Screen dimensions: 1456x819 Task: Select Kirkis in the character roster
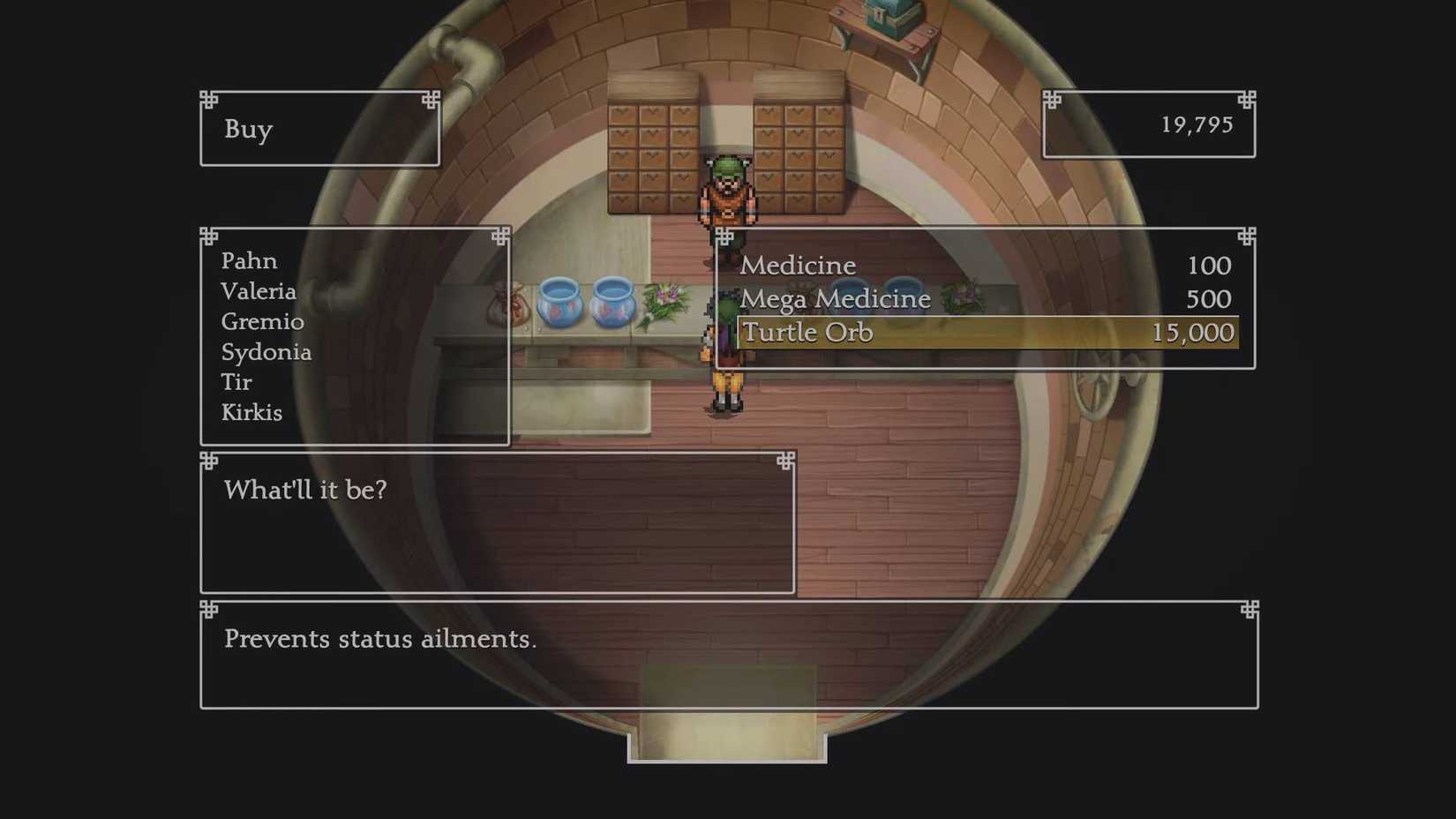(x=251, y=412)
